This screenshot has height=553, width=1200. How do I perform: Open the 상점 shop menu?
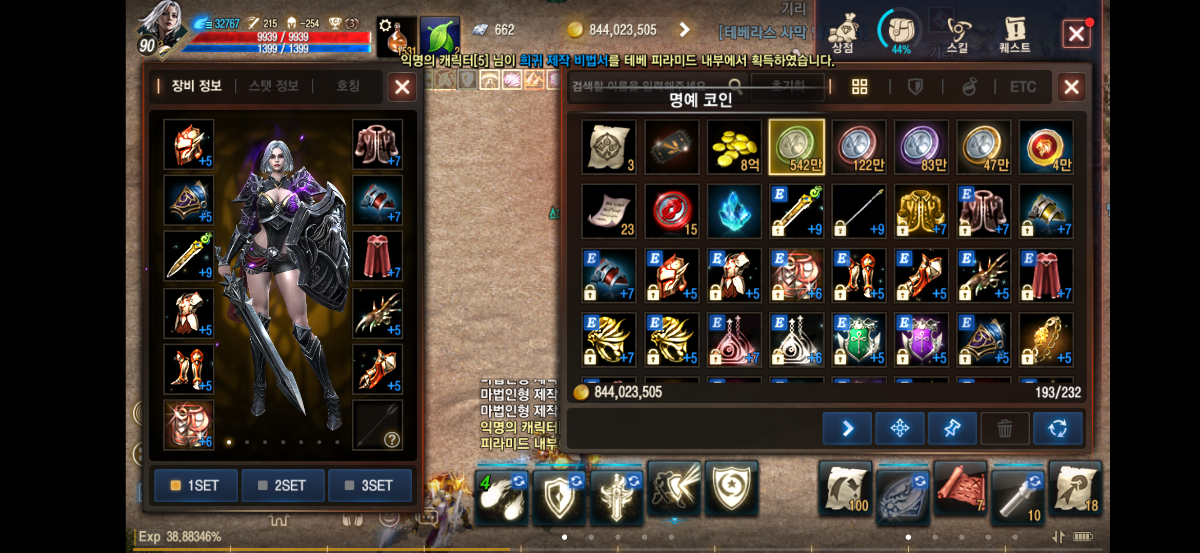(843, 33)
